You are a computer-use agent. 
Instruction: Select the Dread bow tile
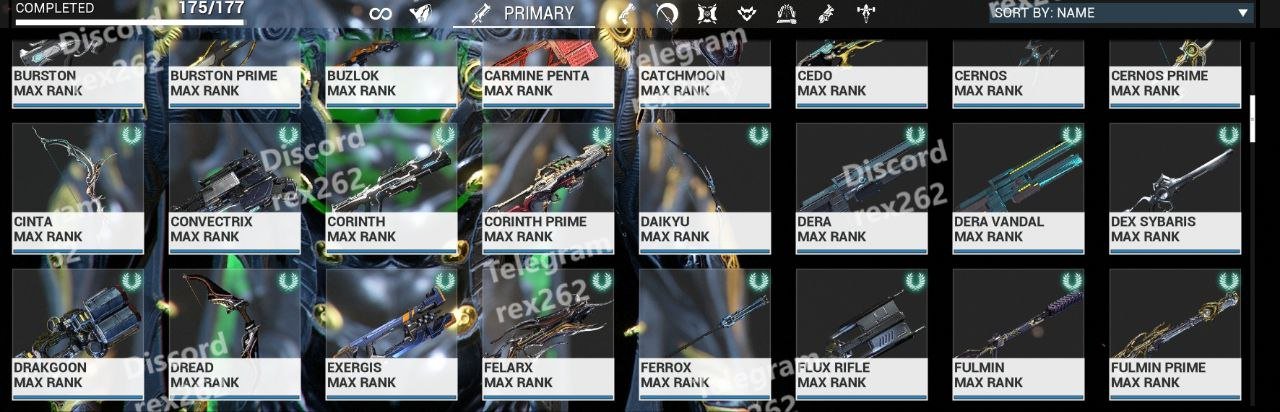(235, 334)
